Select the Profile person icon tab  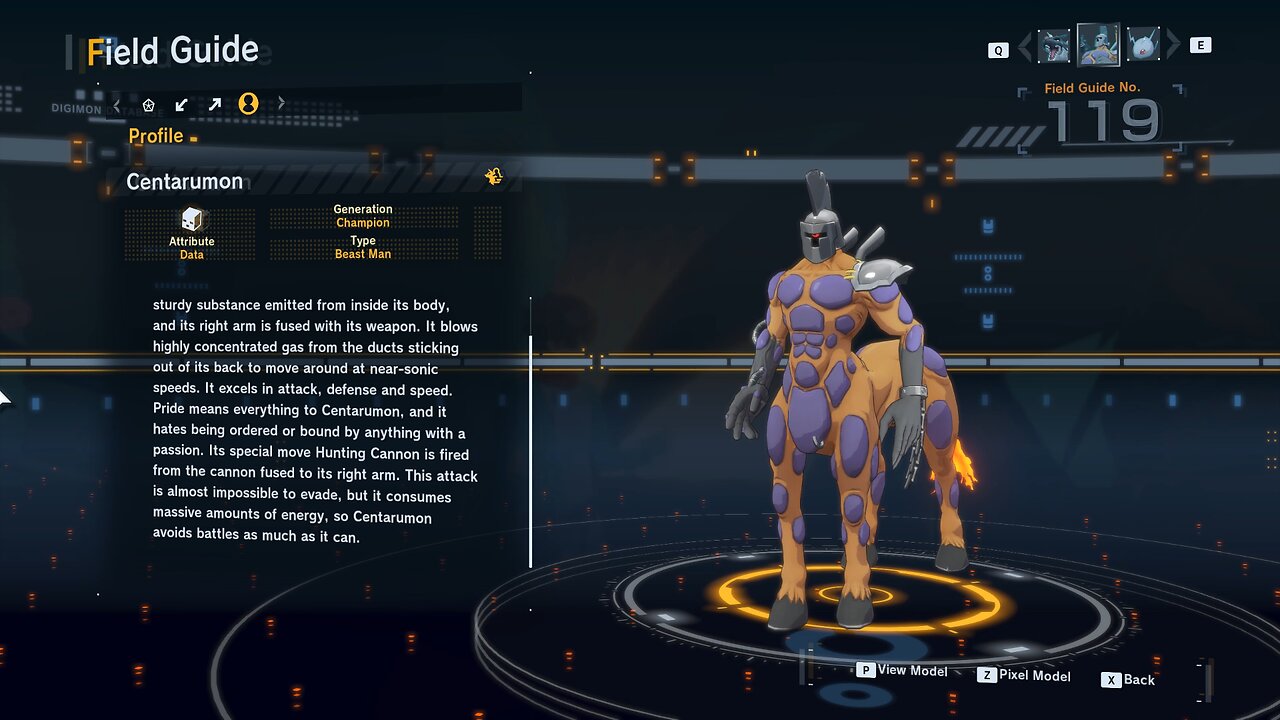tap(248, 103)
